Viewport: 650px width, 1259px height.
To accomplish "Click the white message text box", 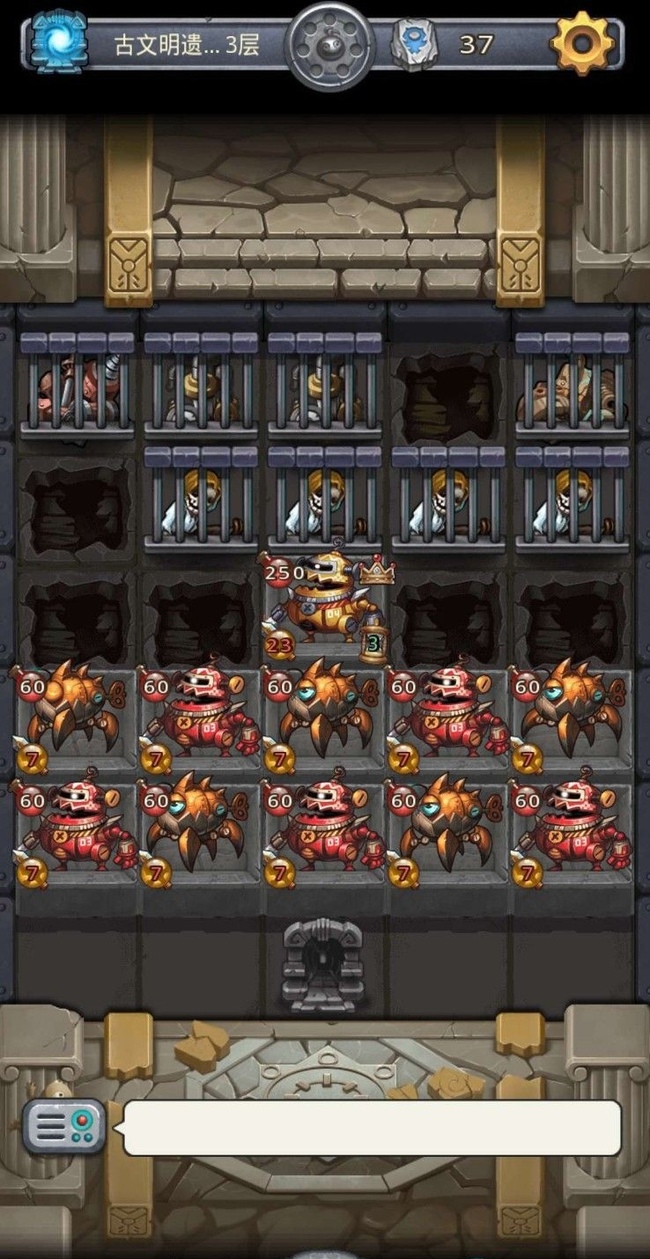I will point(371,1128).
